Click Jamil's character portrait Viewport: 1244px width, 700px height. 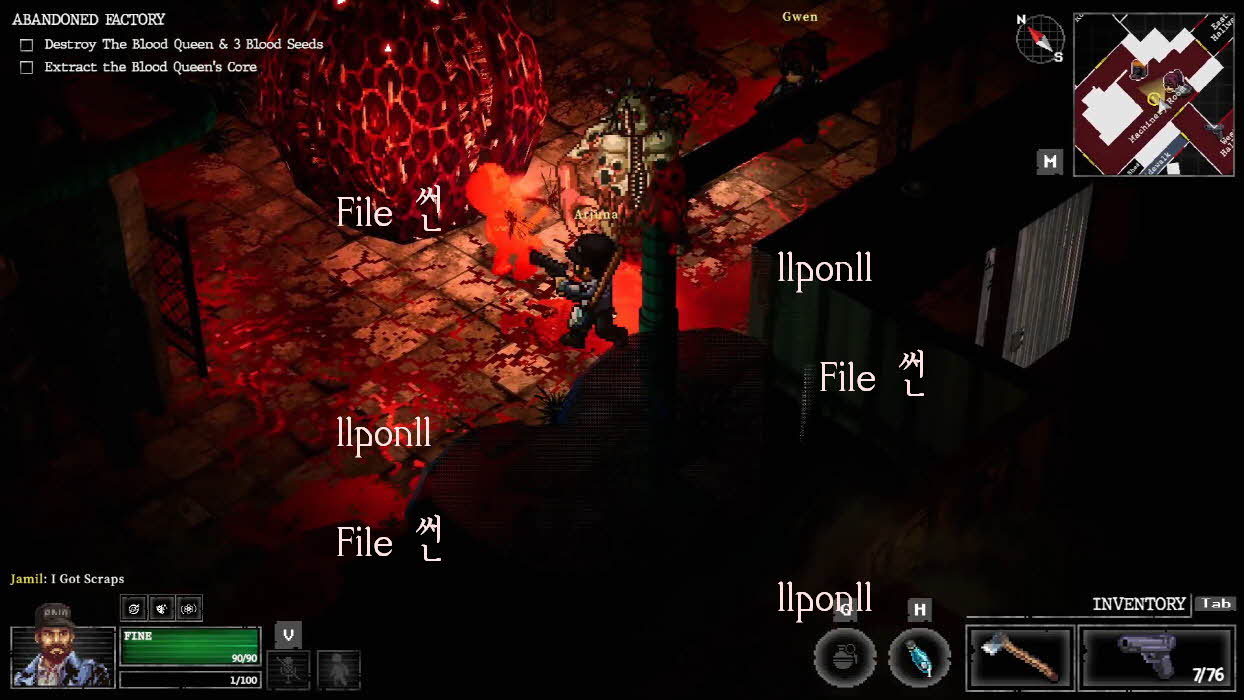63,657
